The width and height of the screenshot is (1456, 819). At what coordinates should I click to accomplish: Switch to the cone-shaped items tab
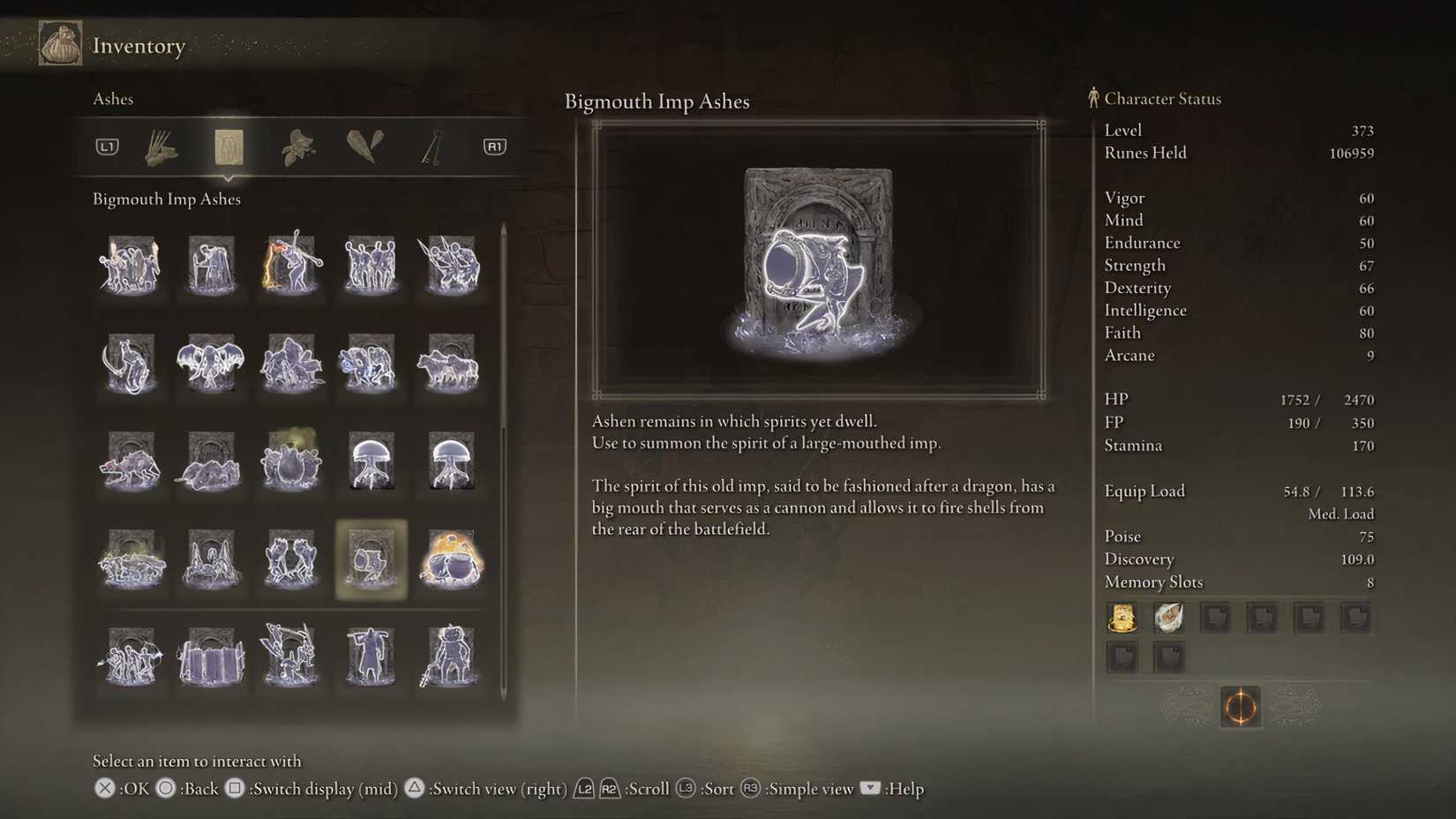(365, 147)
